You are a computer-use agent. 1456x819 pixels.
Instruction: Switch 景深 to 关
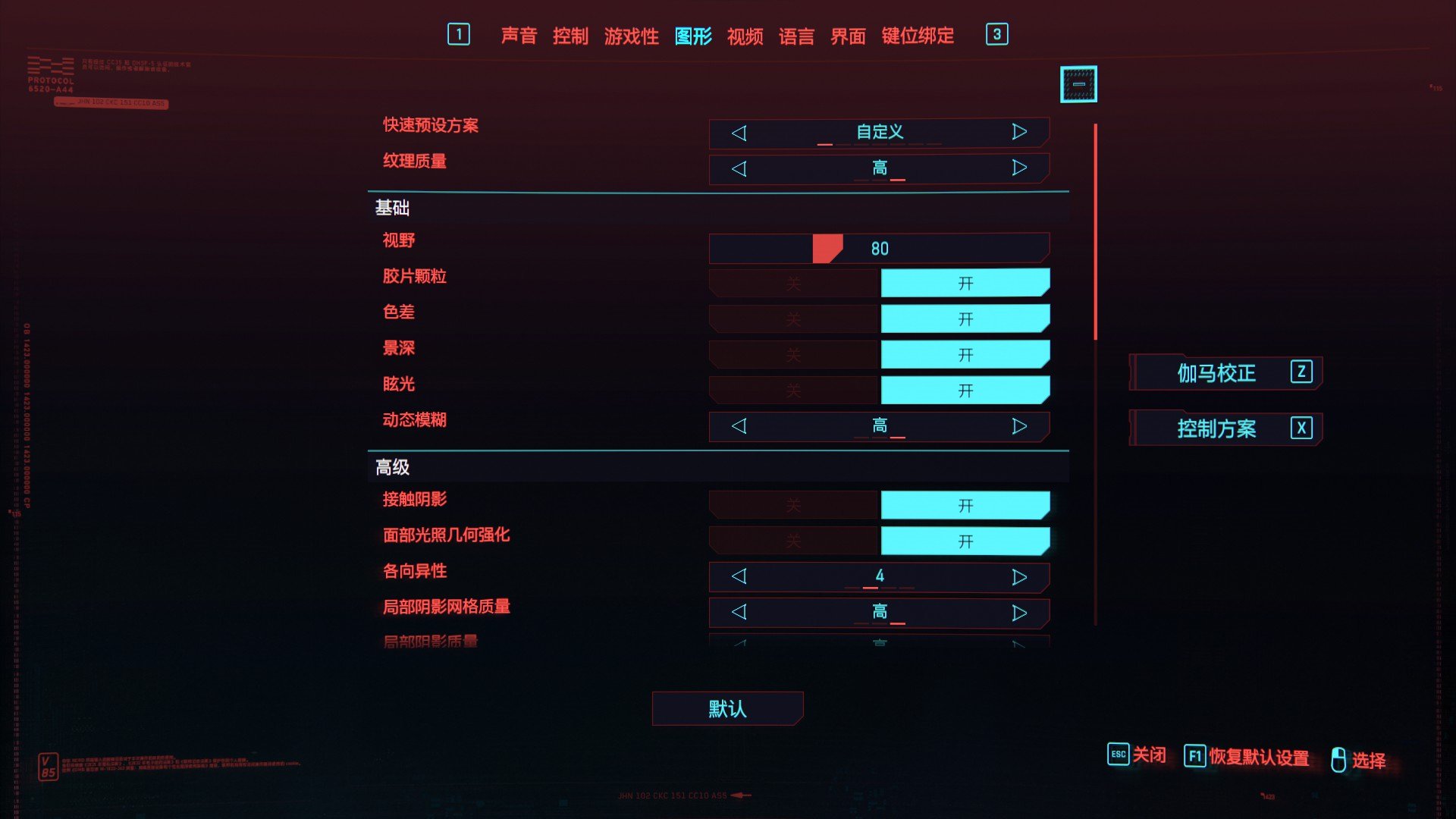tap(792, 354)
